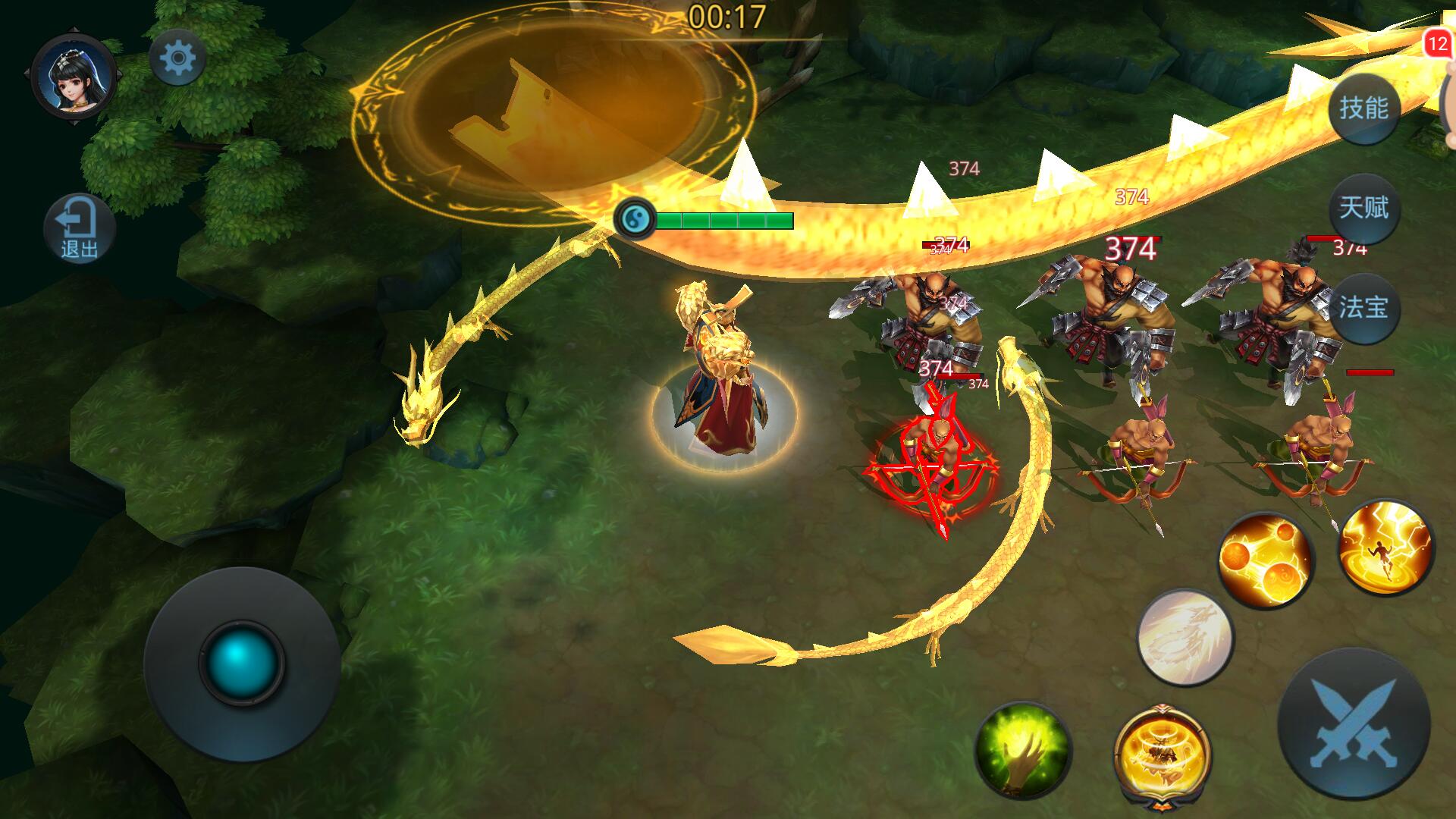Open the 技能 skills panel
Viewport: 1456px width, 819px height.
tap(1363, 108)
